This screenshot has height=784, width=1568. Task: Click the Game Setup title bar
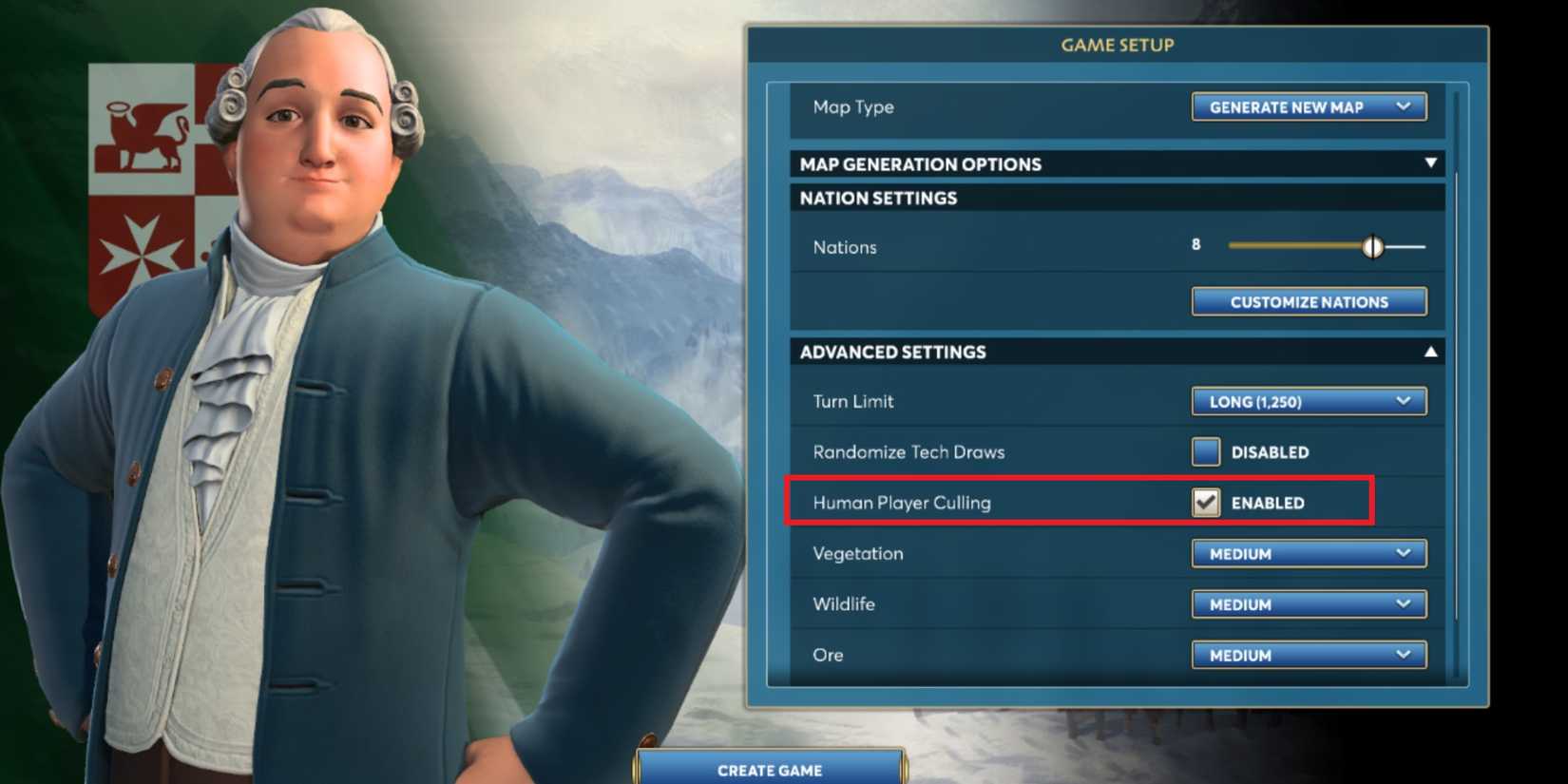click(1118, 44)
